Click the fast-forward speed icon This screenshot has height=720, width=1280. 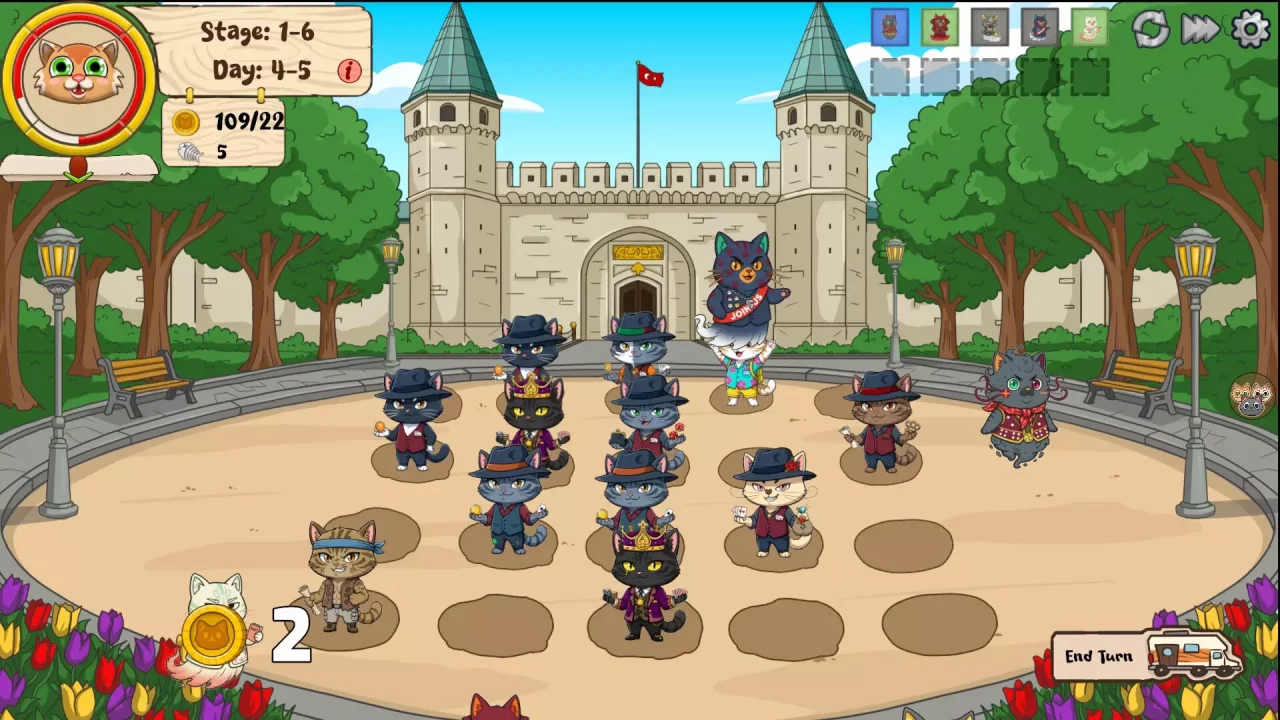[1199, 30]
